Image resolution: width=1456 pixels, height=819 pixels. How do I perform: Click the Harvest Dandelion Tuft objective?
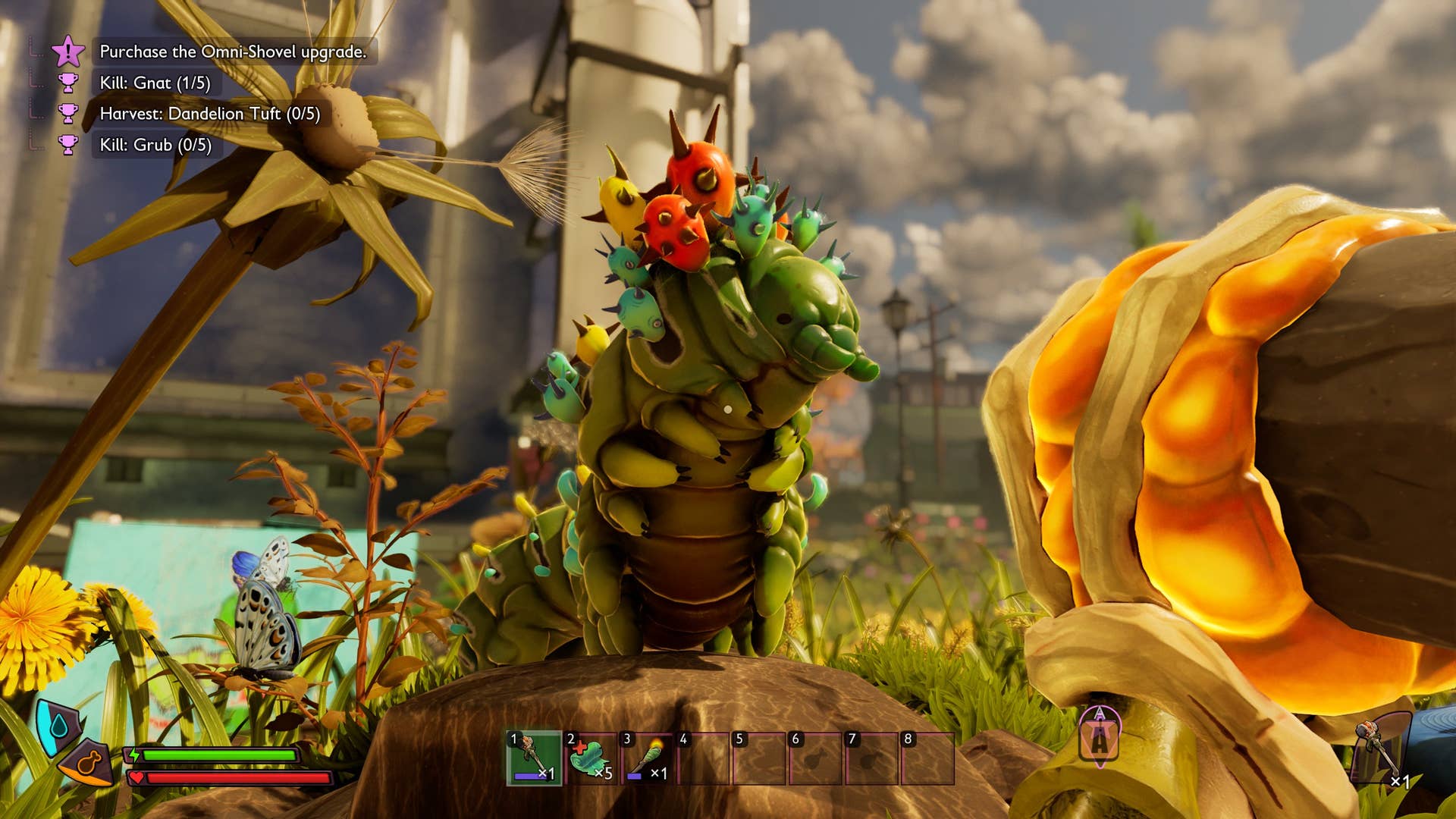point(209,114)
